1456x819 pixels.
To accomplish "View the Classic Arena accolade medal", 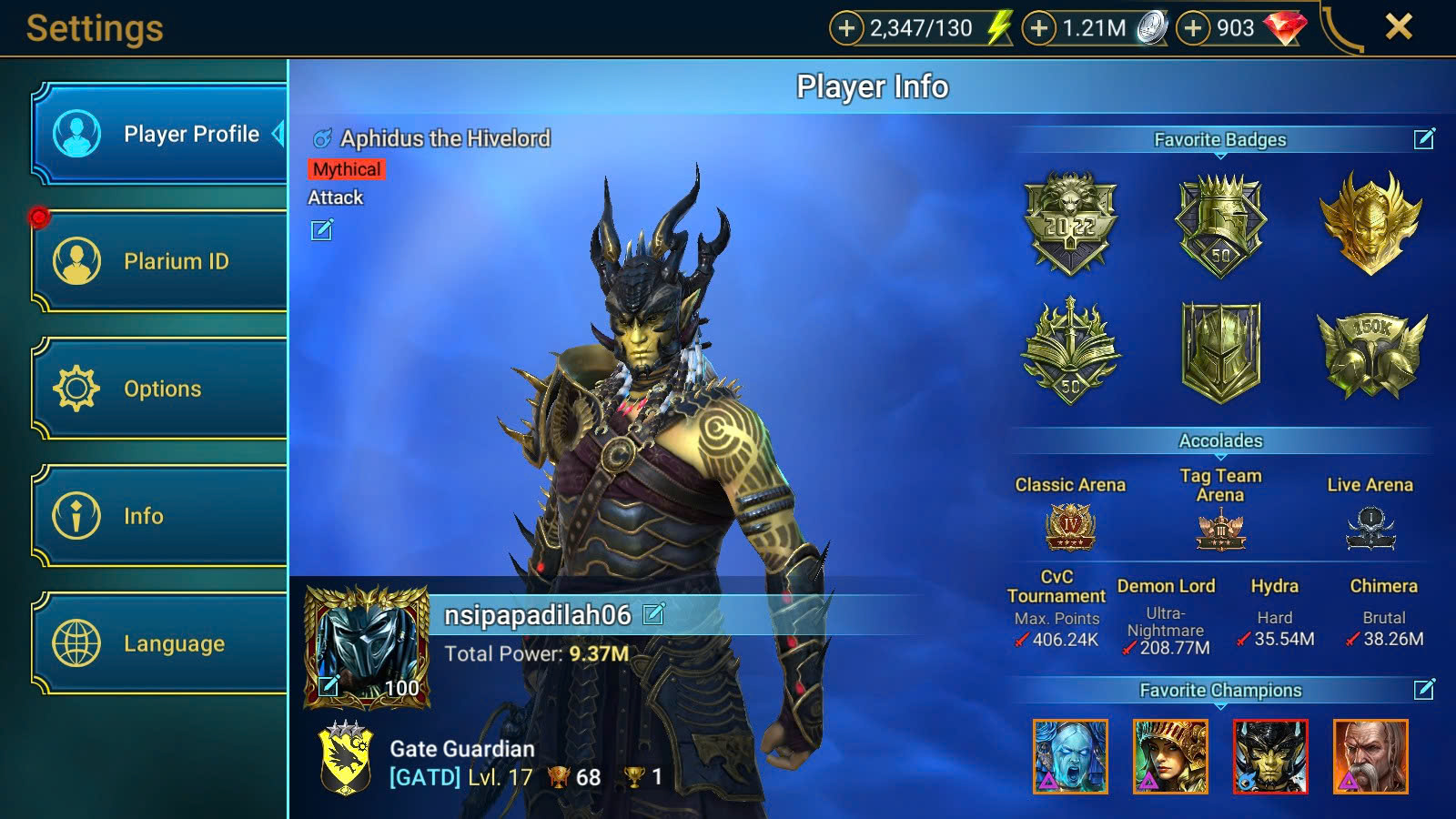I will 1070,527.
